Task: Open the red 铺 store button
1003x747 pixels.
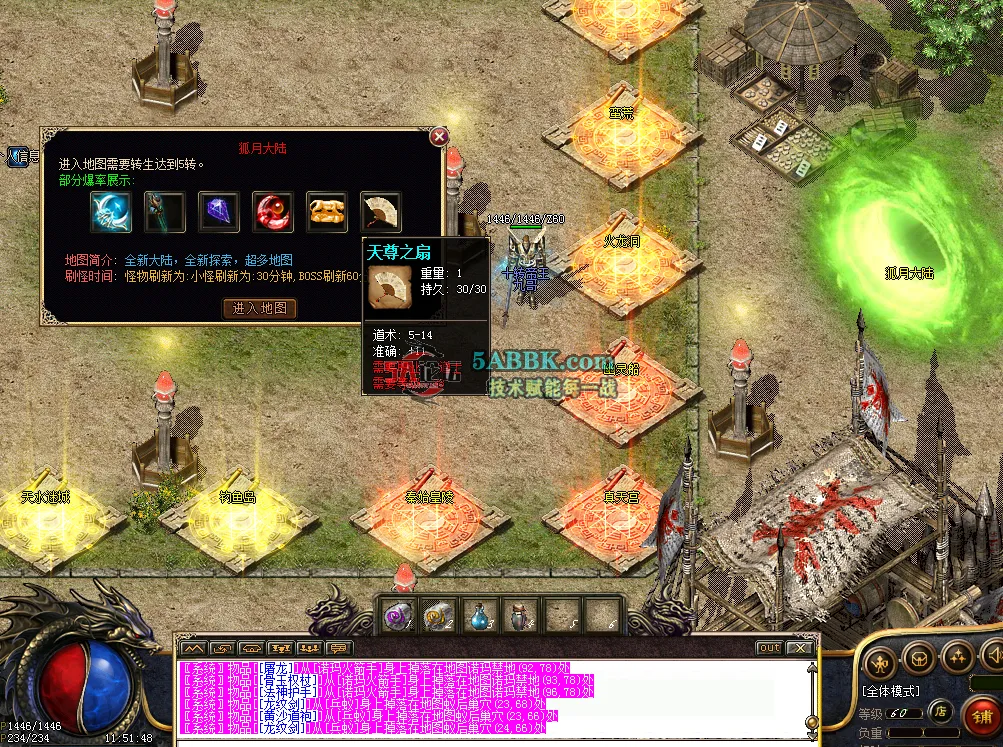Action: pos(981,716)
